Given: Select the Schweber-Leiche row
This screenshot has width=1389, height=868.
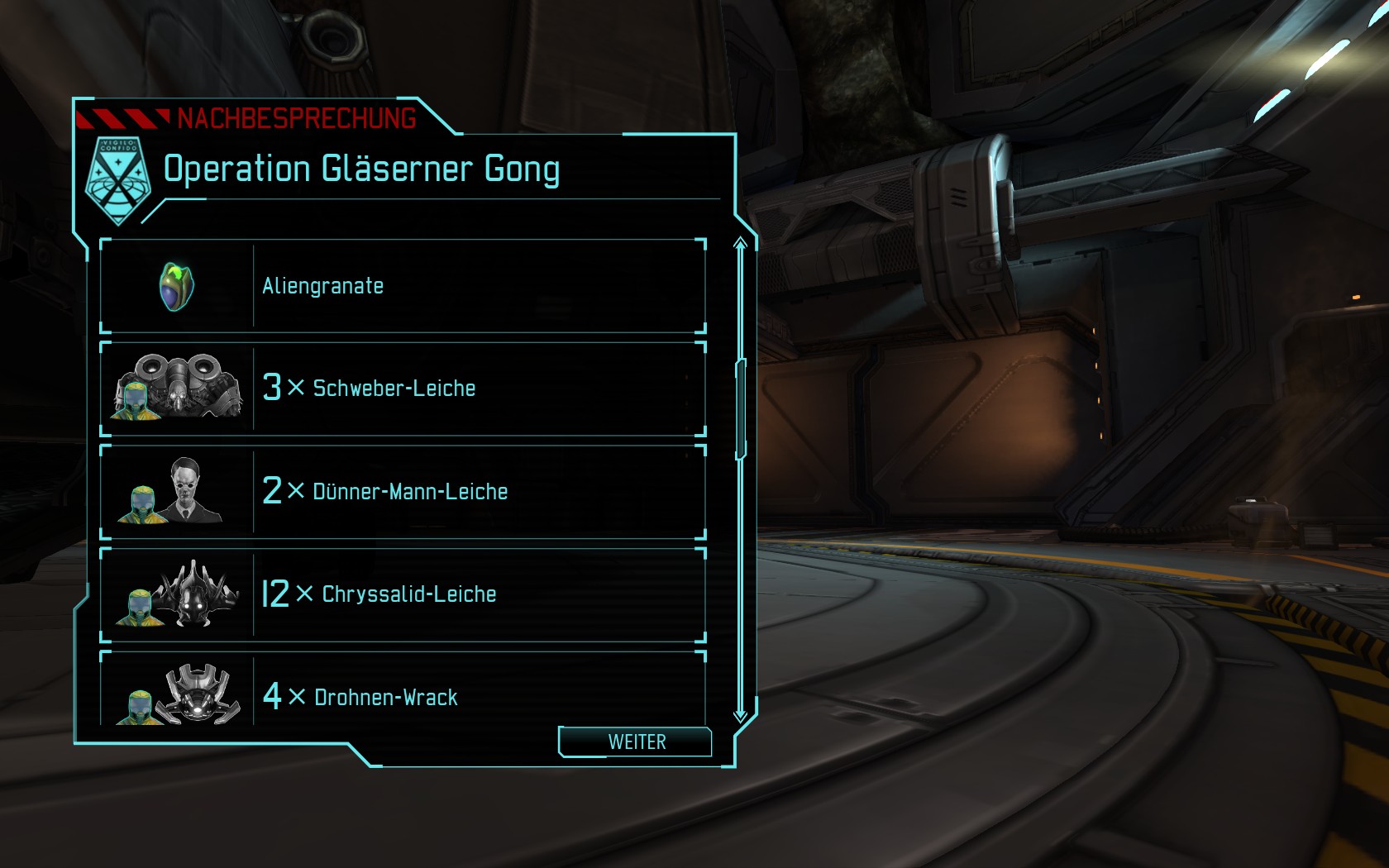Looking at the screenshot, I should (x=403, y=389).
